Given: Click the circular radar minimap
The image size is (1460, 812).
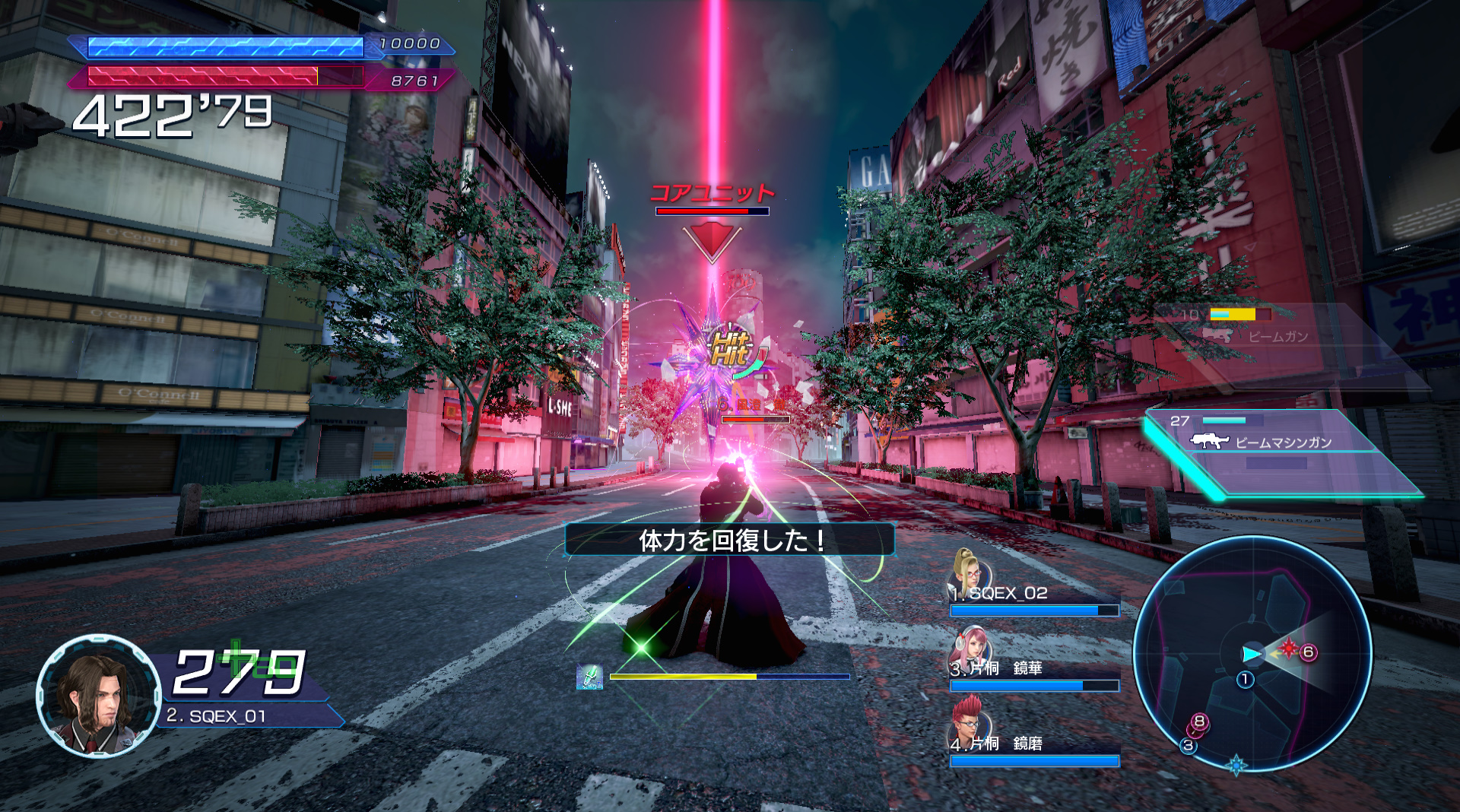Looking at the screenshot, I should pos(1252,654).
